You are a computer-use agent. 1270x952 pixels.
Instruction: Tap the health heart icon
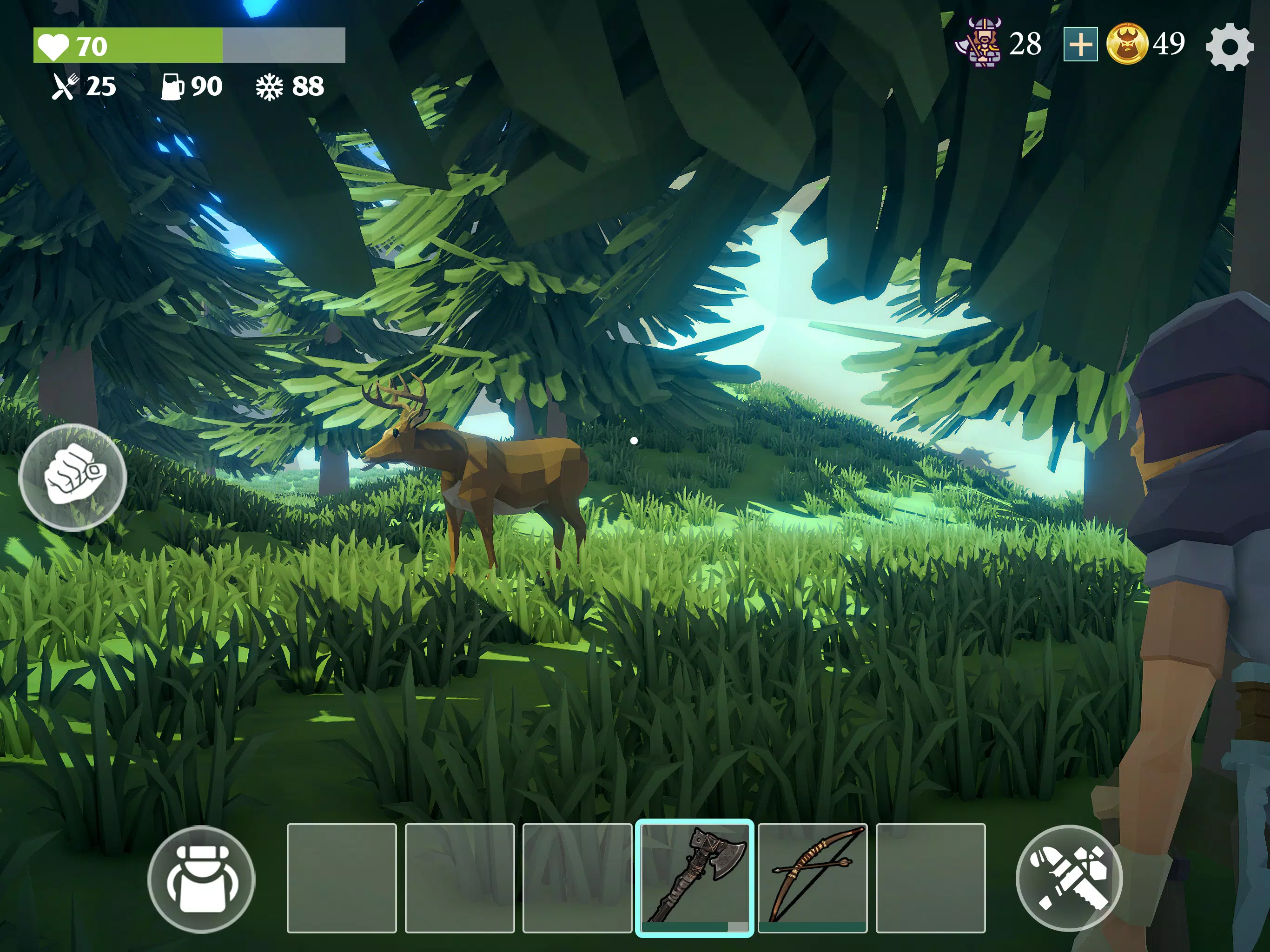click(54, 43)
